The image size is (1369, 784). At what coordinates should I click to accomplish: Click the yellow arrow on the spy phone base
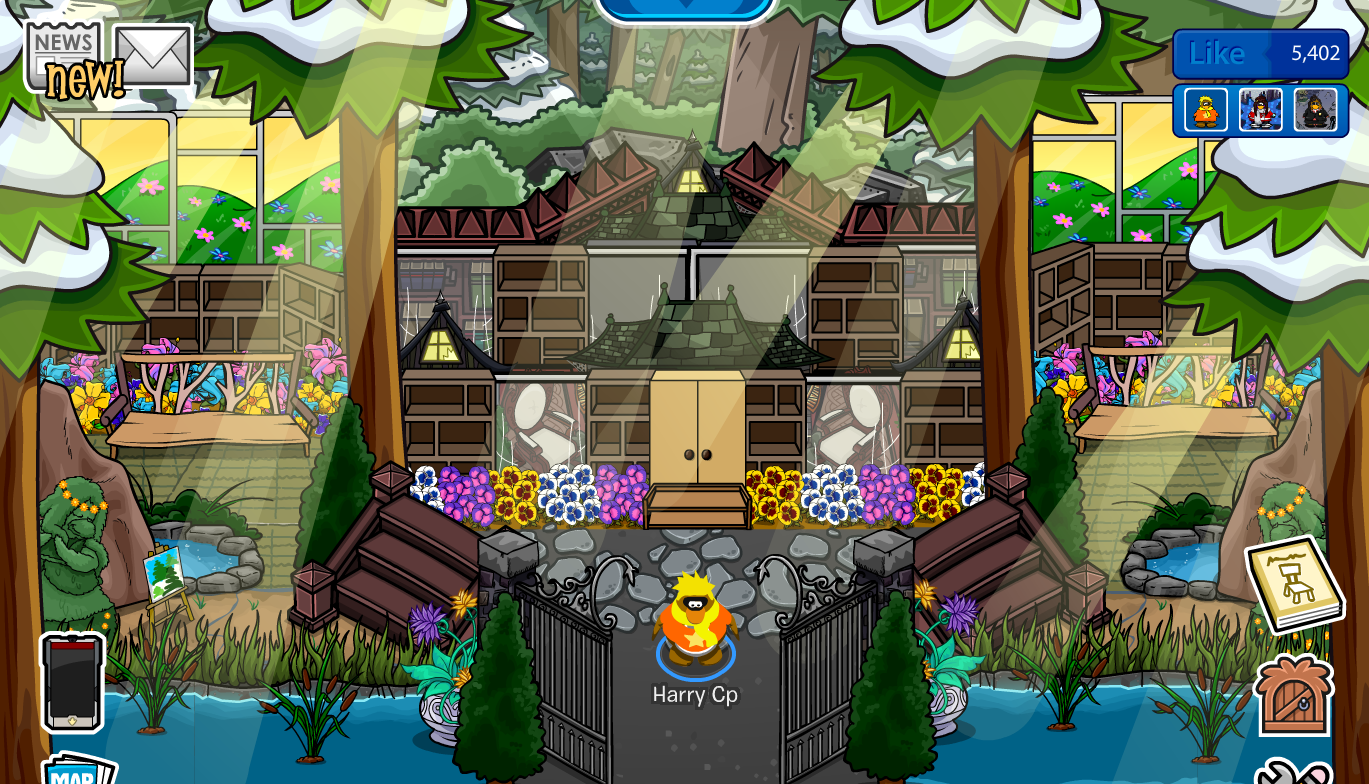click(72, 720)
